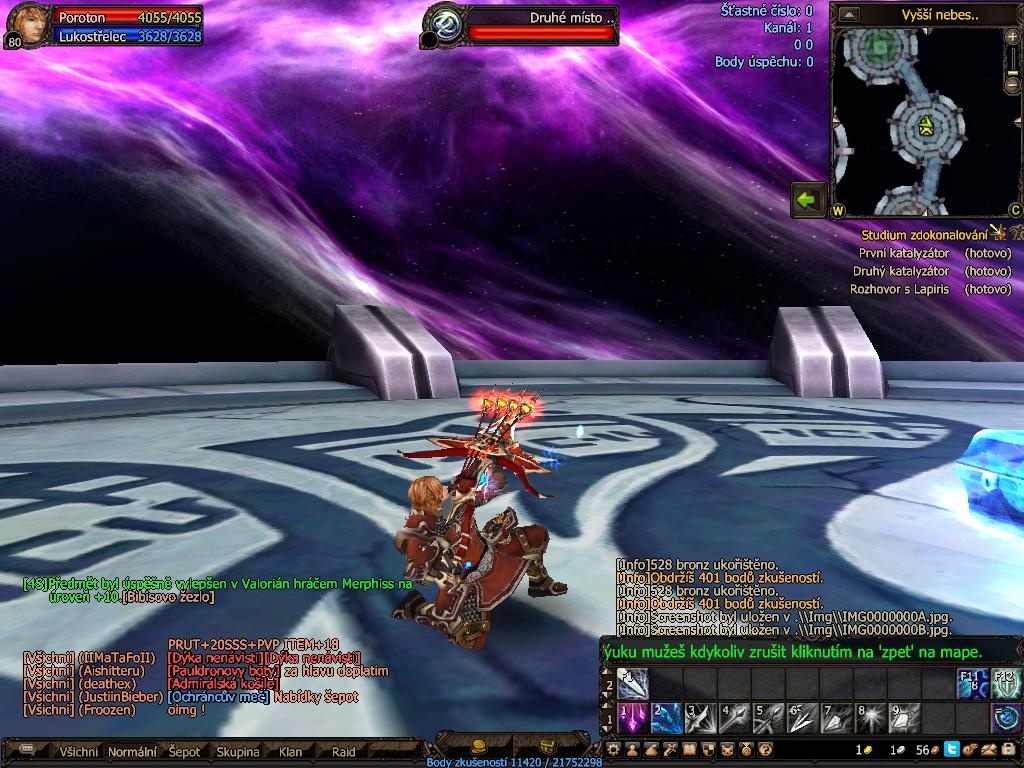Open the world map with W button

pos(838,210)
